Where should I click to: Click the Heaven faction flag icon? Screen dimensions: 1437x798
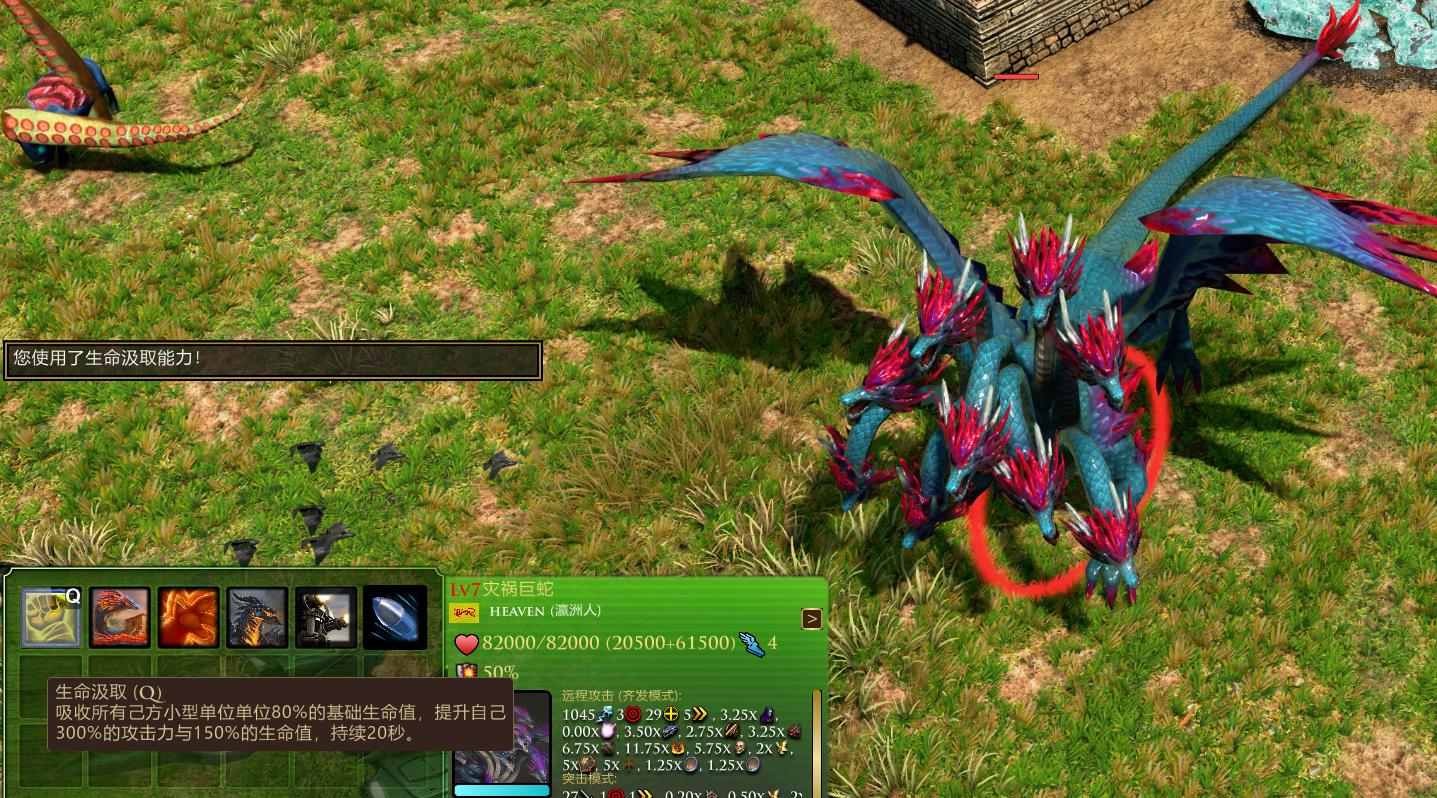tap(464, 612)
